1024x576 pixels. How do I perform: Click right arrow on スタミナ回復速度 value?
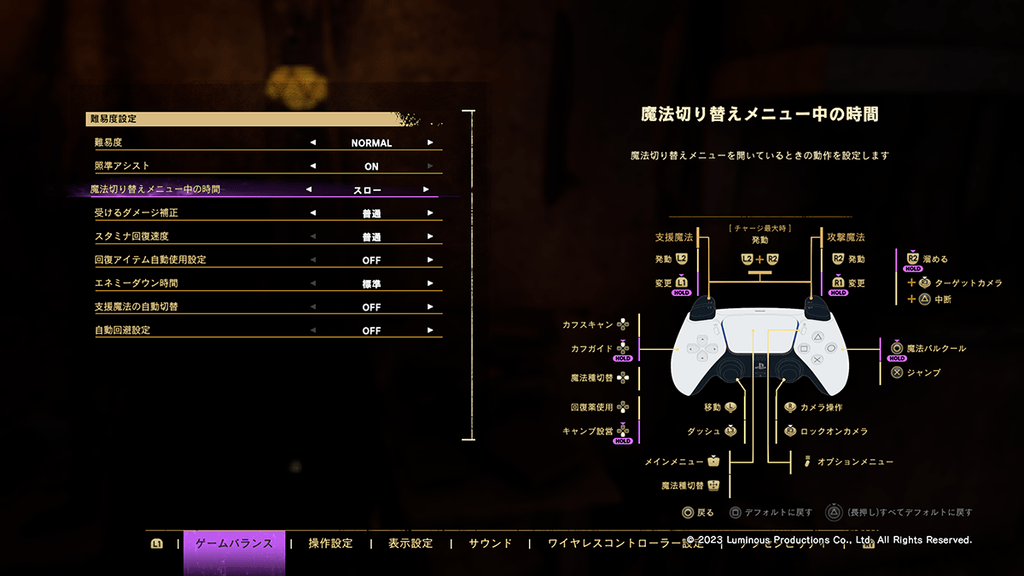click(x=431, y=237)
